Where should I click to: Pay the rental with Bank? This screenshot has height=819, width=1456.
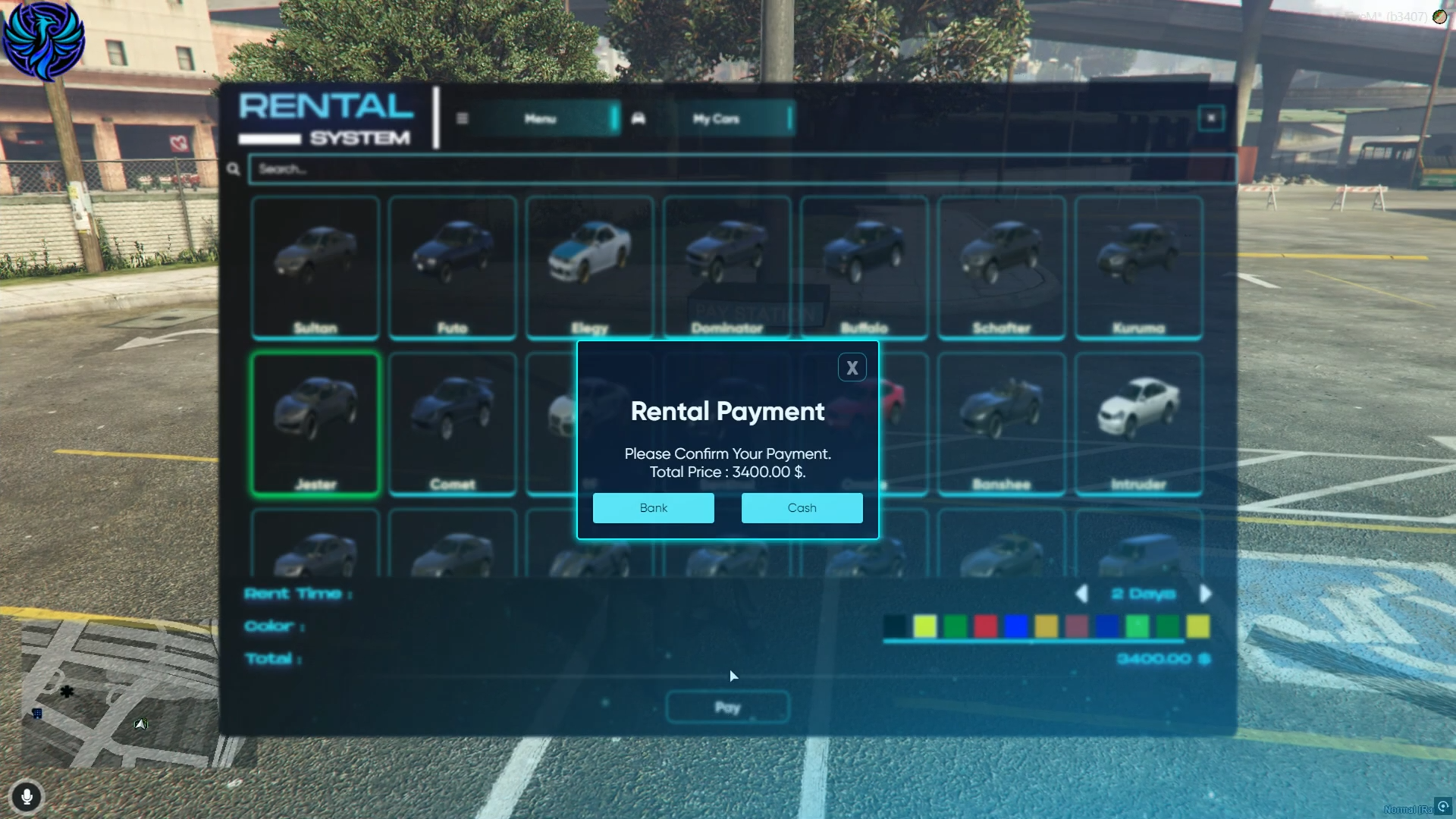click(653, 507)
